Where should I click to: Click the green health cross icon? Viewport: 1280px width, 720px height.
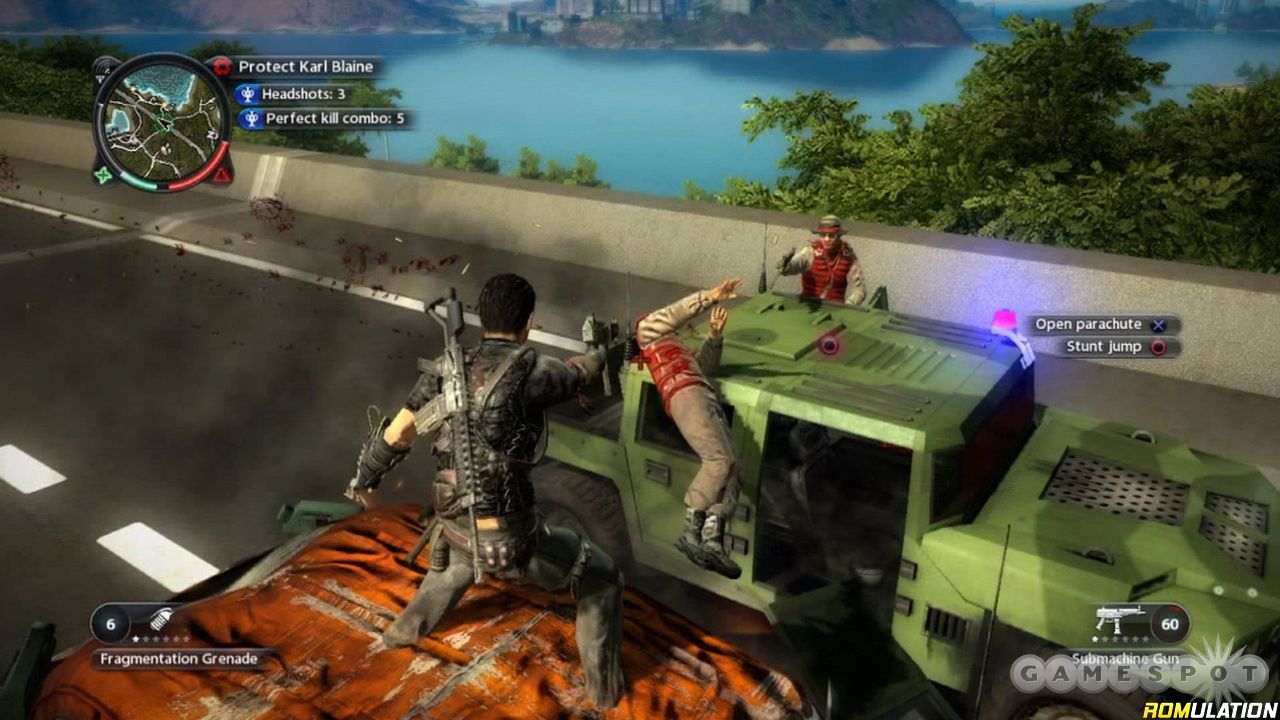(104, 176)
